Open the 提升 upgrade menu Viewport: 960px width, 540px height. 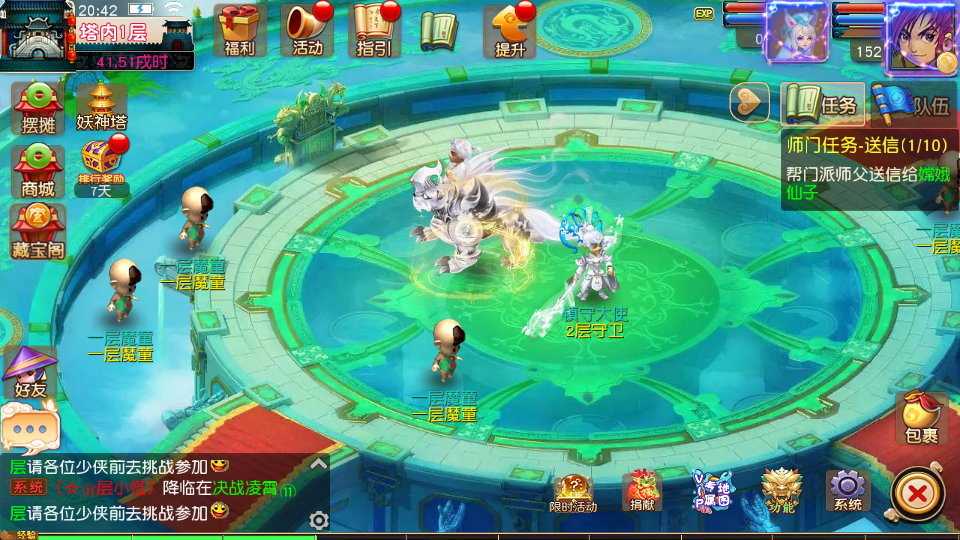[509, 29]
